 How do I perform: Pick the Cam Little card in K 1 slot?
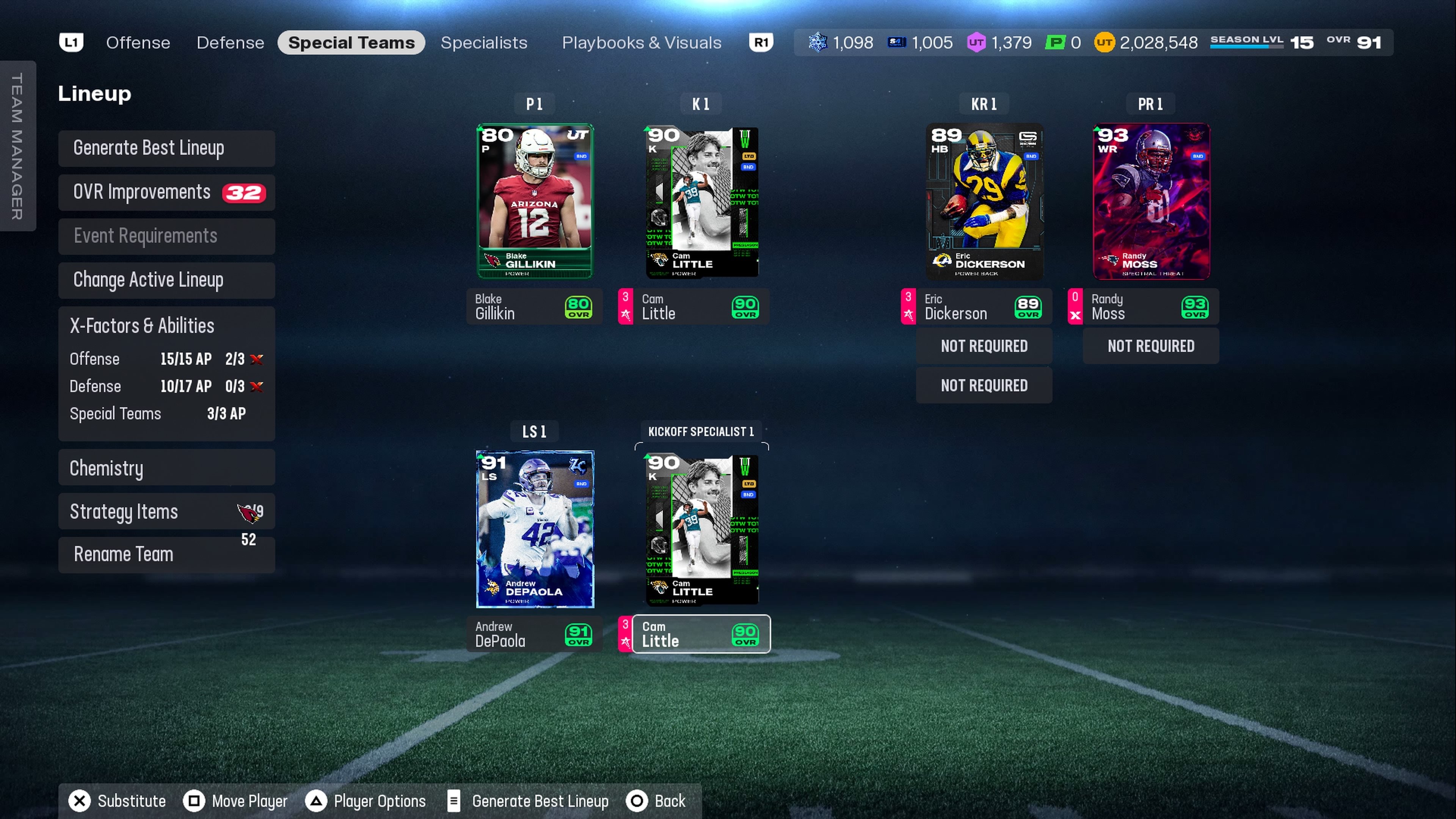pyautogui.click(x=701, y=201)
